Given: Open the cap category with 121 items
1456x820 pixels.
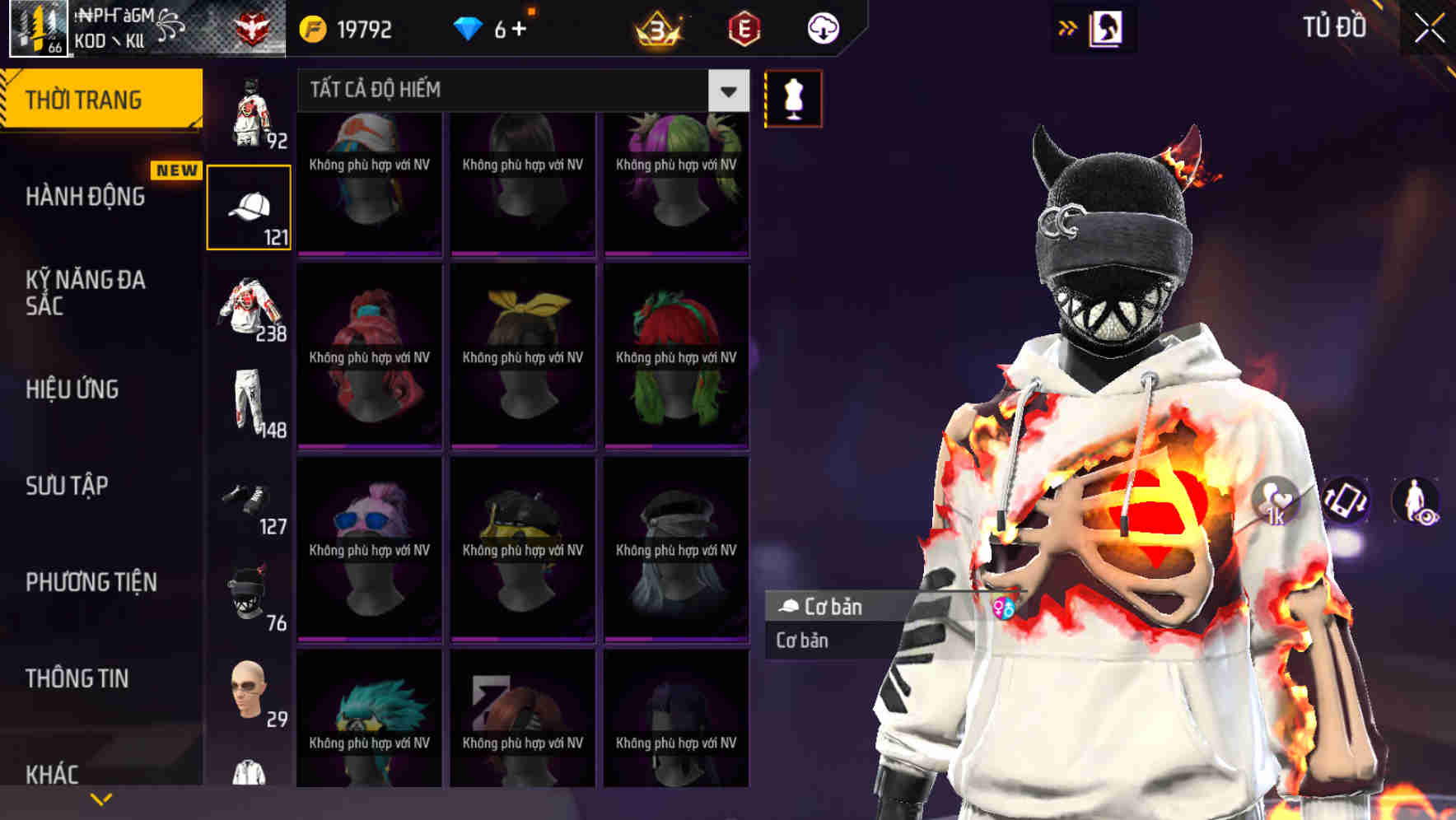Looking at the screenshot, I should 250,206.
